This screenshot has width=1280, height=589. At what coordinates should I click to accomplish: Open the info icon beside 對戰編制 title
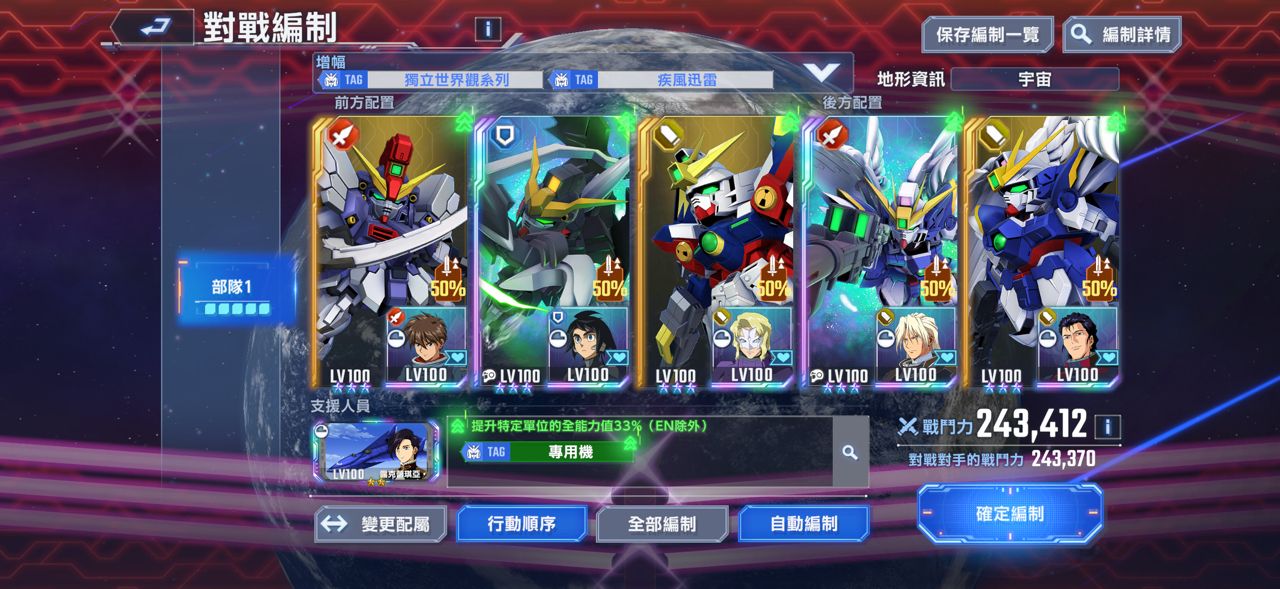(488, 29)
